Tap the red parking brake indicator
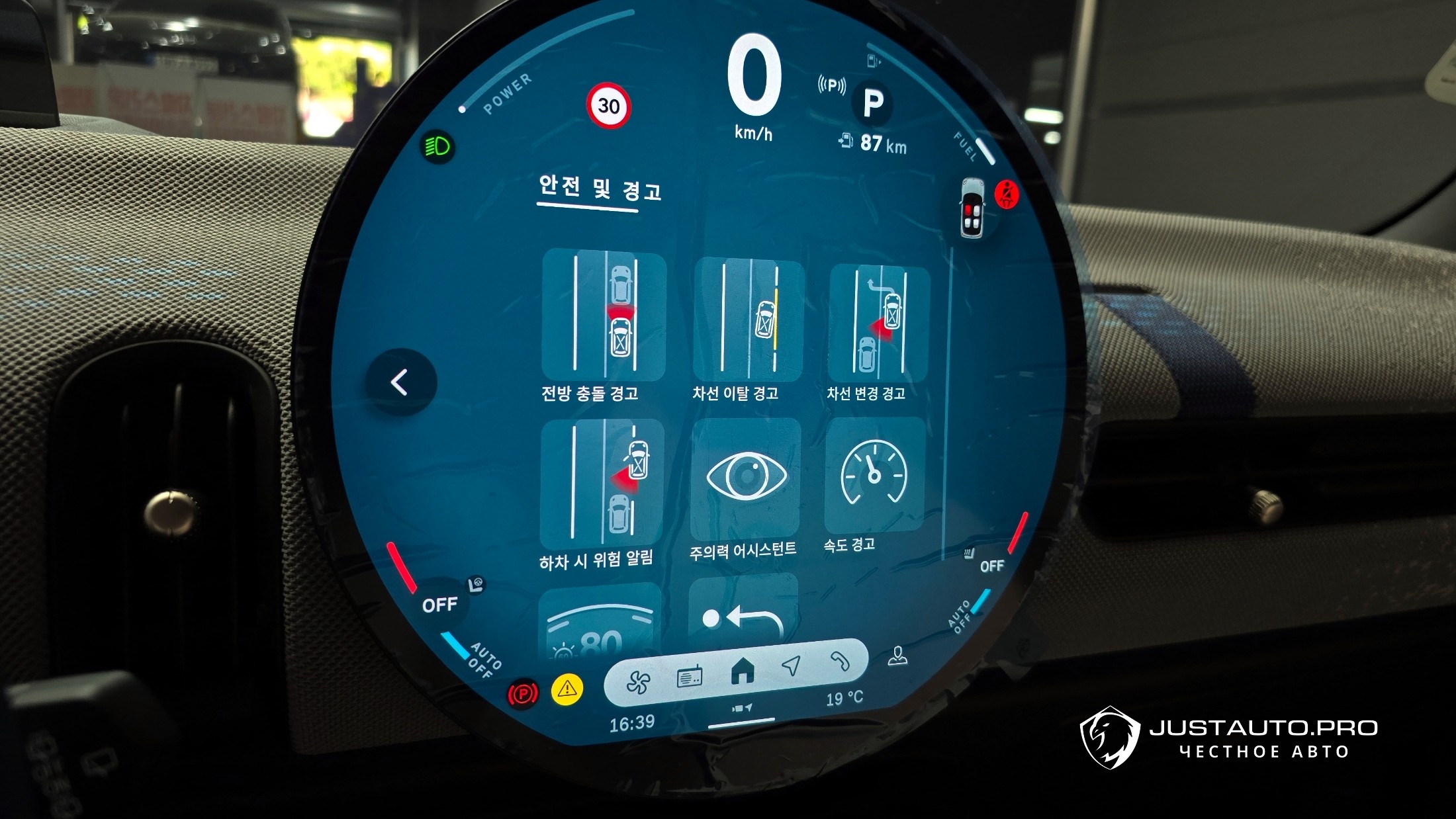Screen dimensions: 1456x819 coord(522,694)
